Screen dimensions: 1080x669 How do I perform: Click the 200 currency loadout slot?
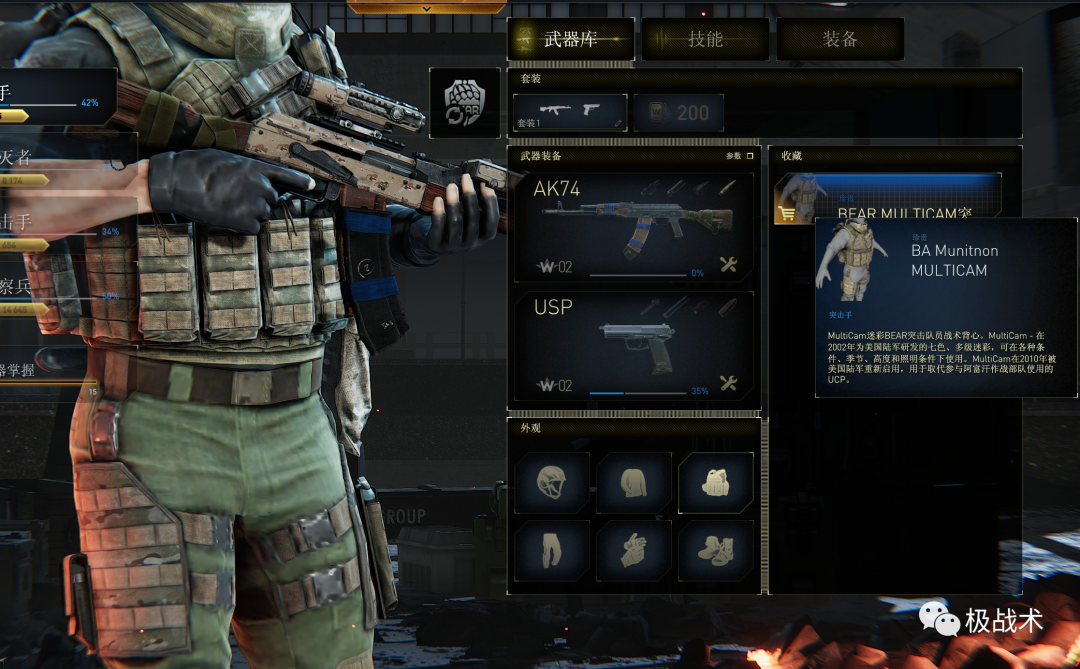click(x=678, y=113)
